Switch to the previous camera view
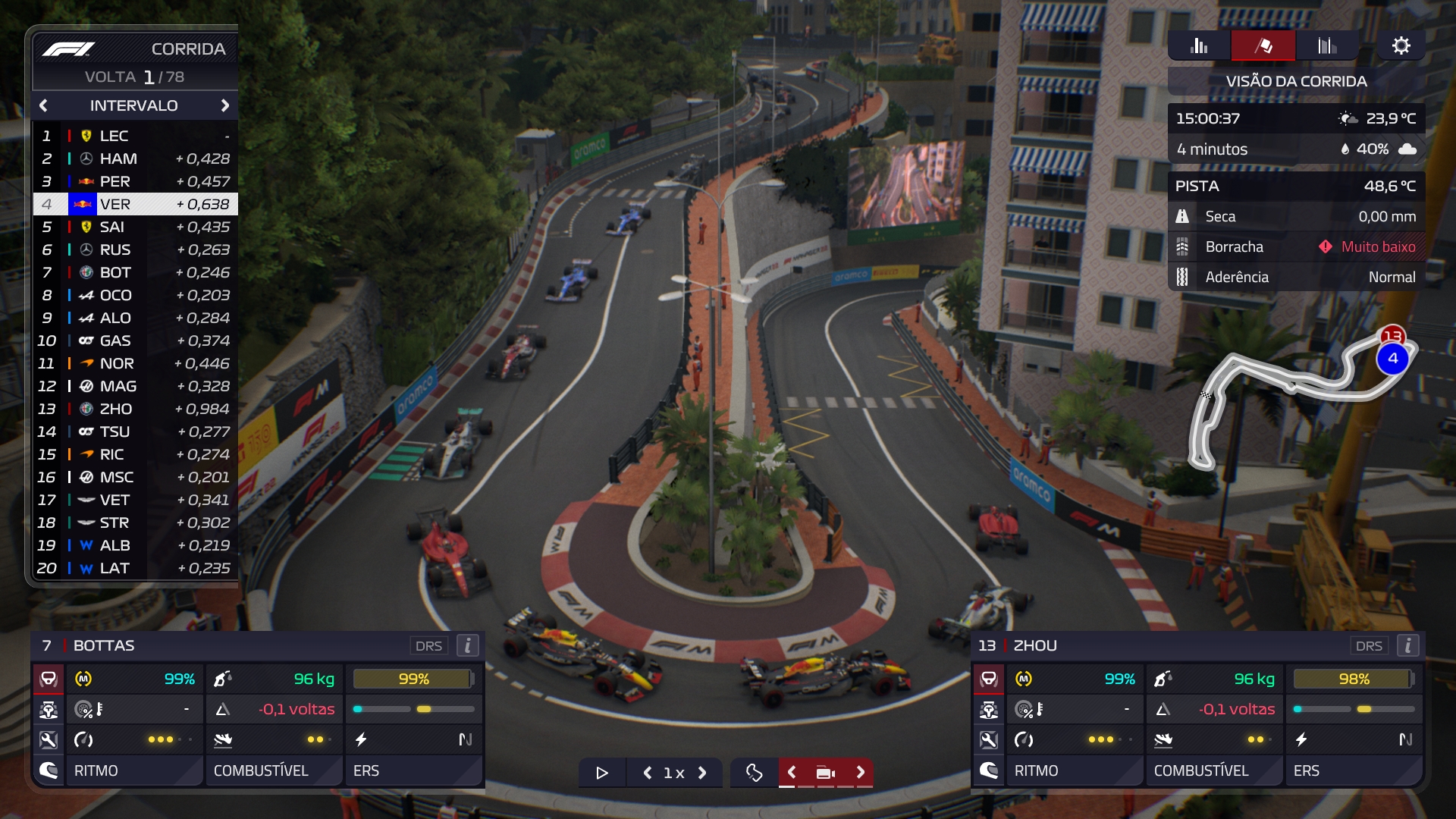Screen dimensions: 1456x819 click(x=791, y=772)
